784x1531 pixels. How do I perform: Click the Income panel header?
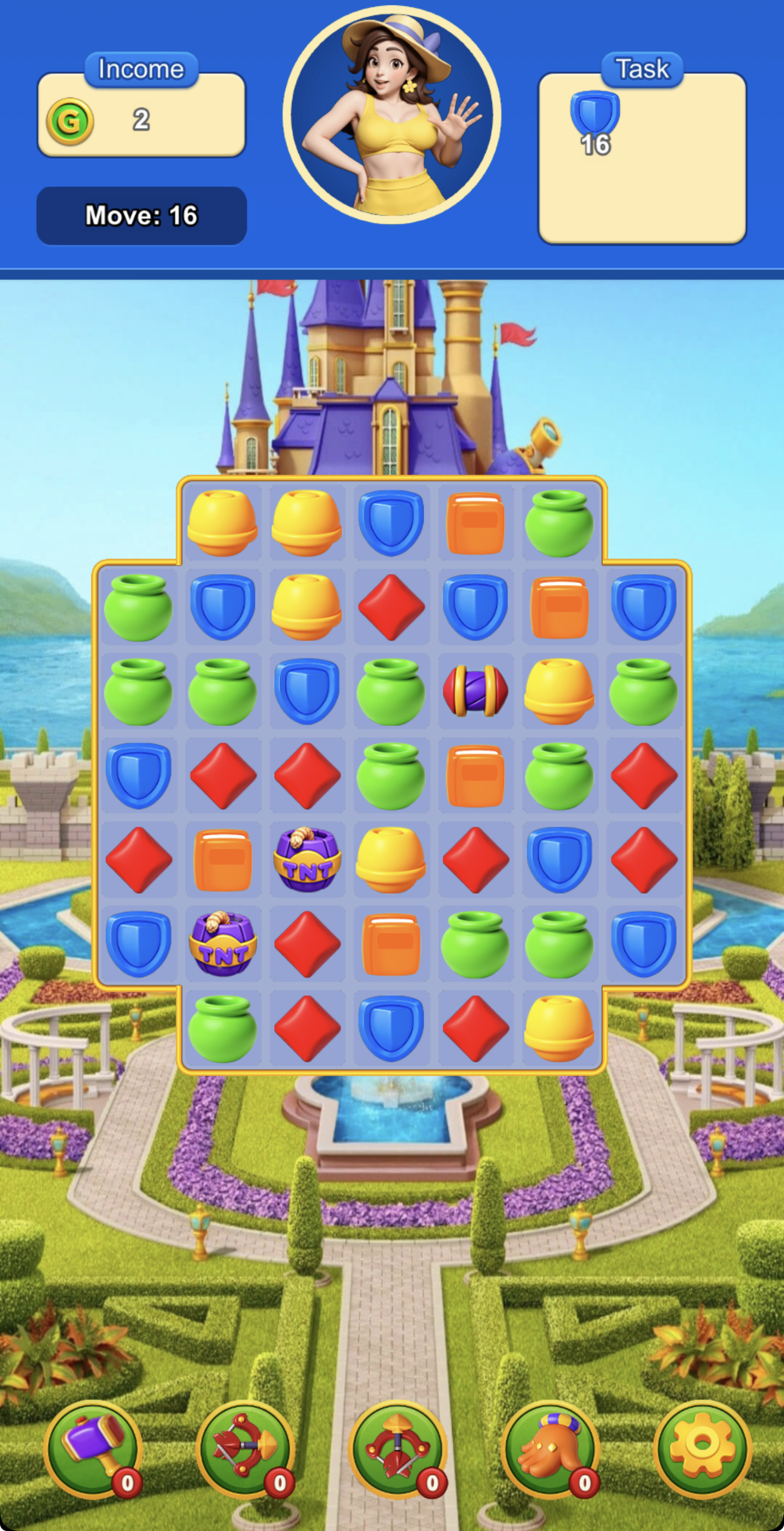(140, 68)
